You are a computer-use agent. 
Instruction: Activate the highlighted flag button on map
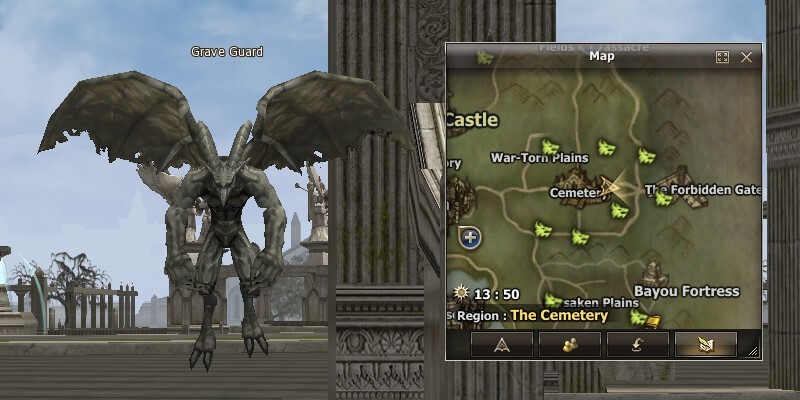pyautogui.click(x=706, y=345)
